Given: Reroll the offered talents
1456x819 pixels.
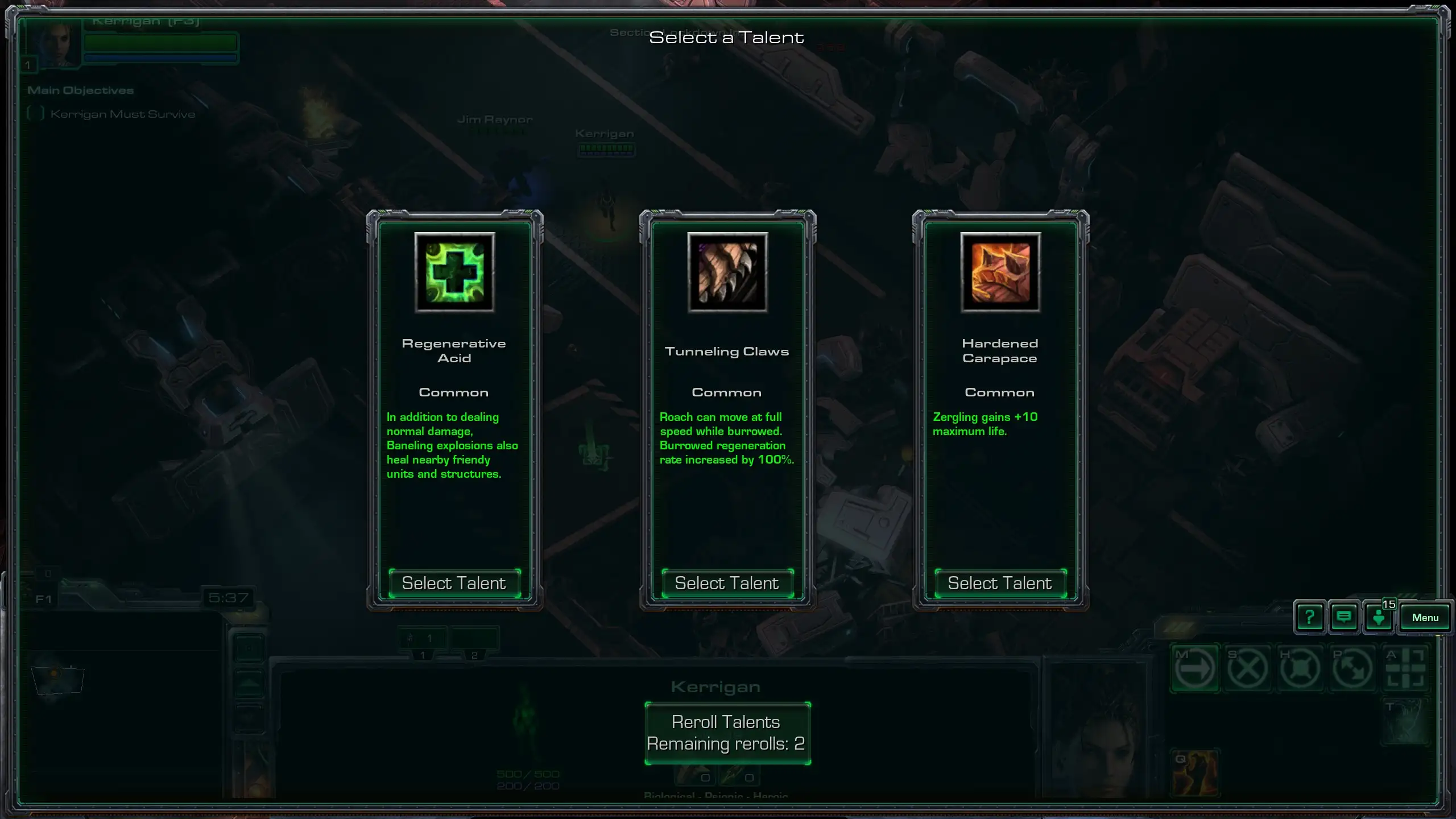Looking at the screenshot, I should [x=727, y=733].
